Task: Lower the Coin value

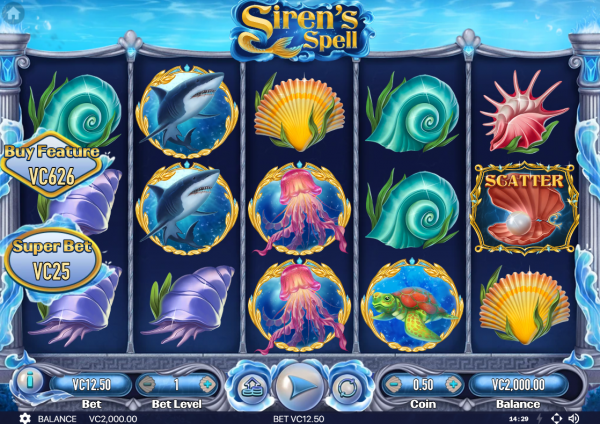Action: tap(394, 383)
